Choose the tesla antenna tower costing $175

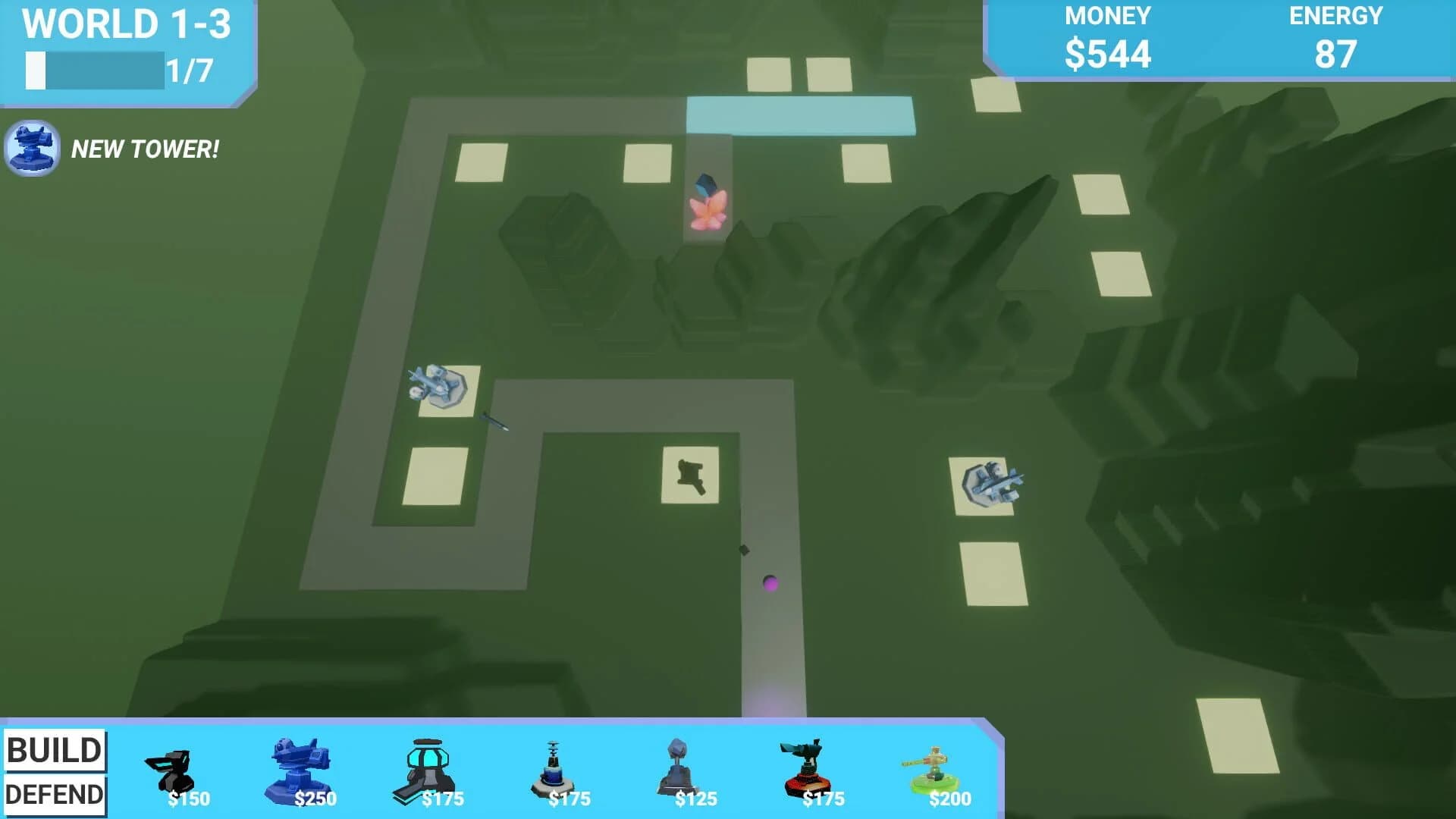coord(554,766)
